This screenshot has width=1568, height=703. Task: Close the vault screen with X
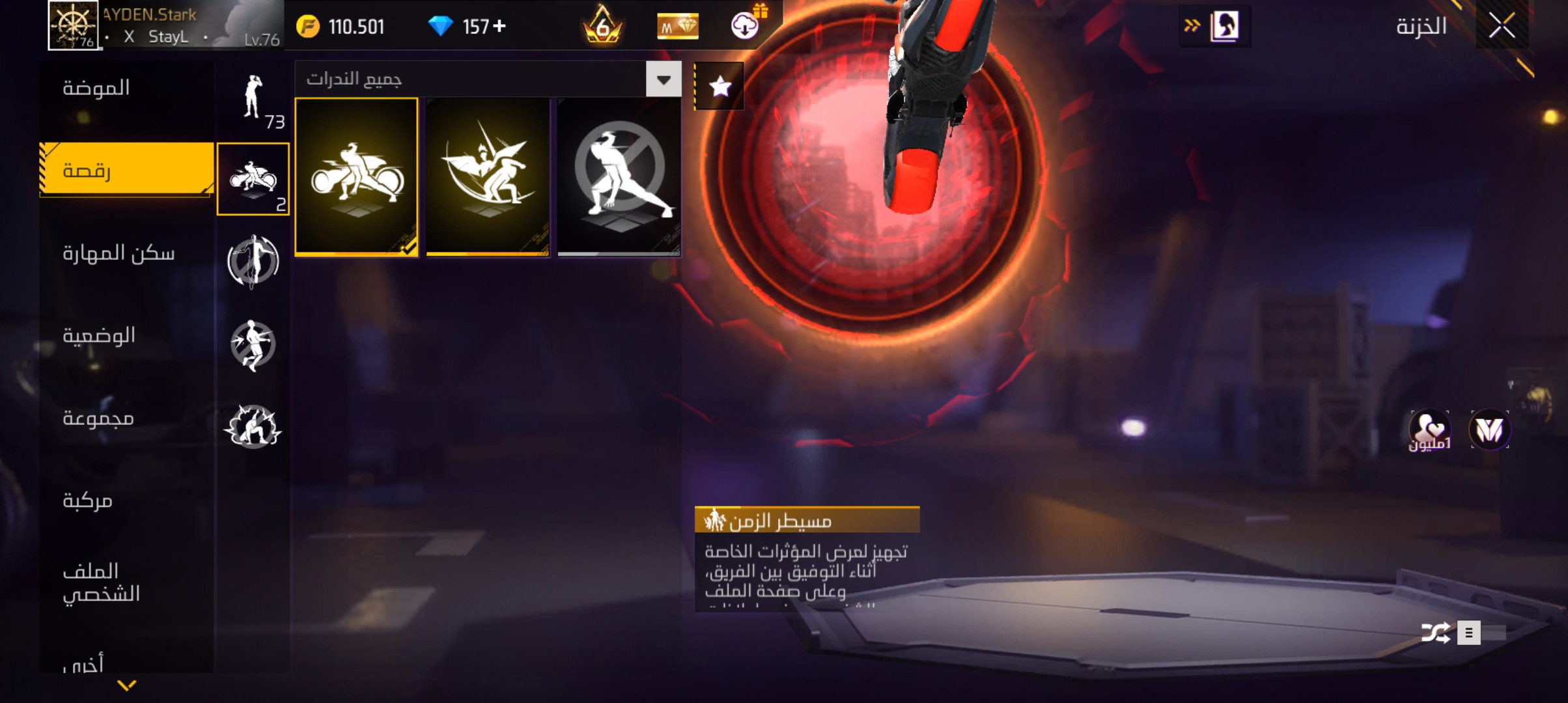click(1502, 27)
